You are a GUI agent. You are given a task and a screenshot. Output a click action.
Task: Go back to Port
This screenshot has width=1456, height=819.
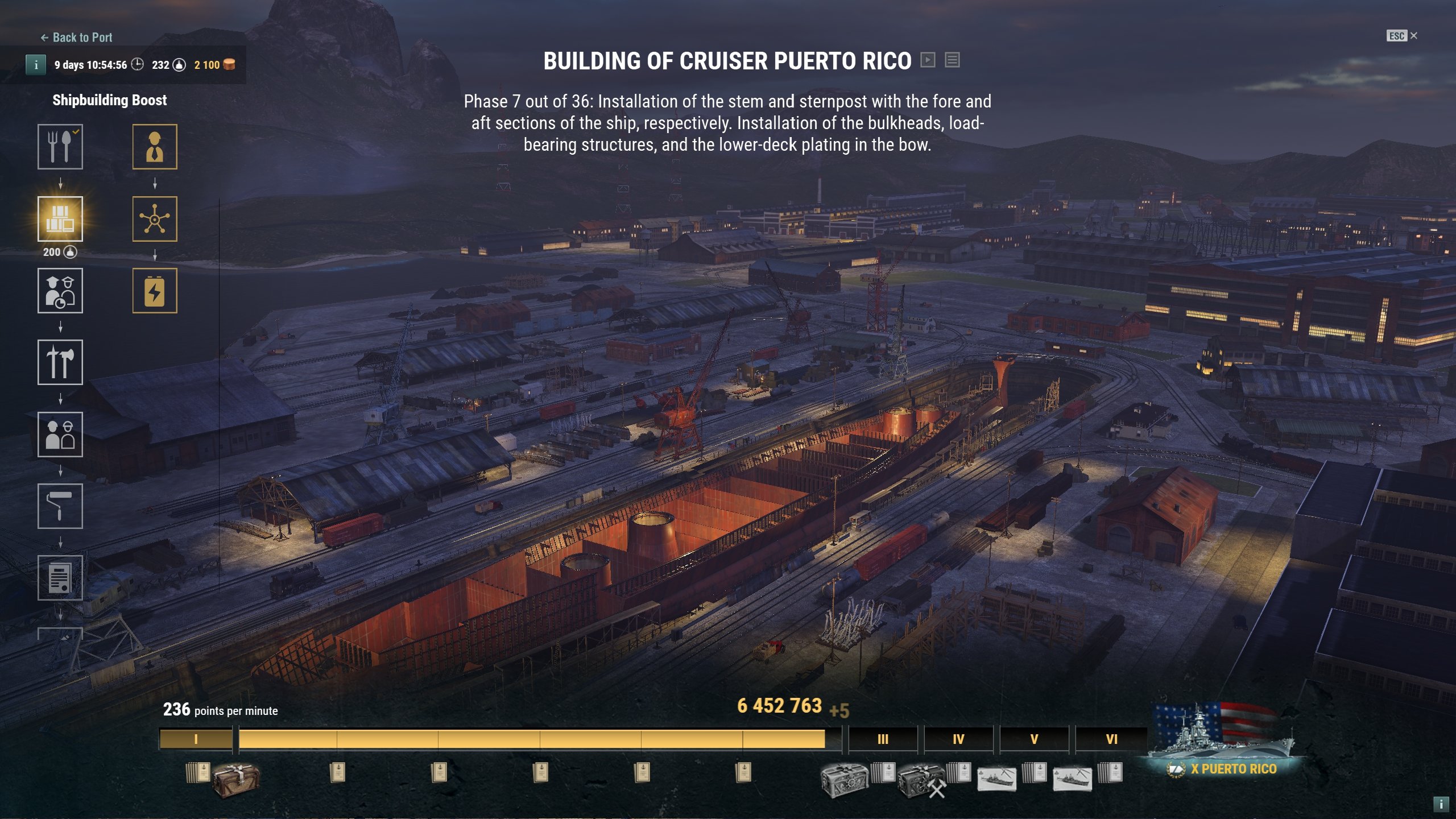[77, 38]
